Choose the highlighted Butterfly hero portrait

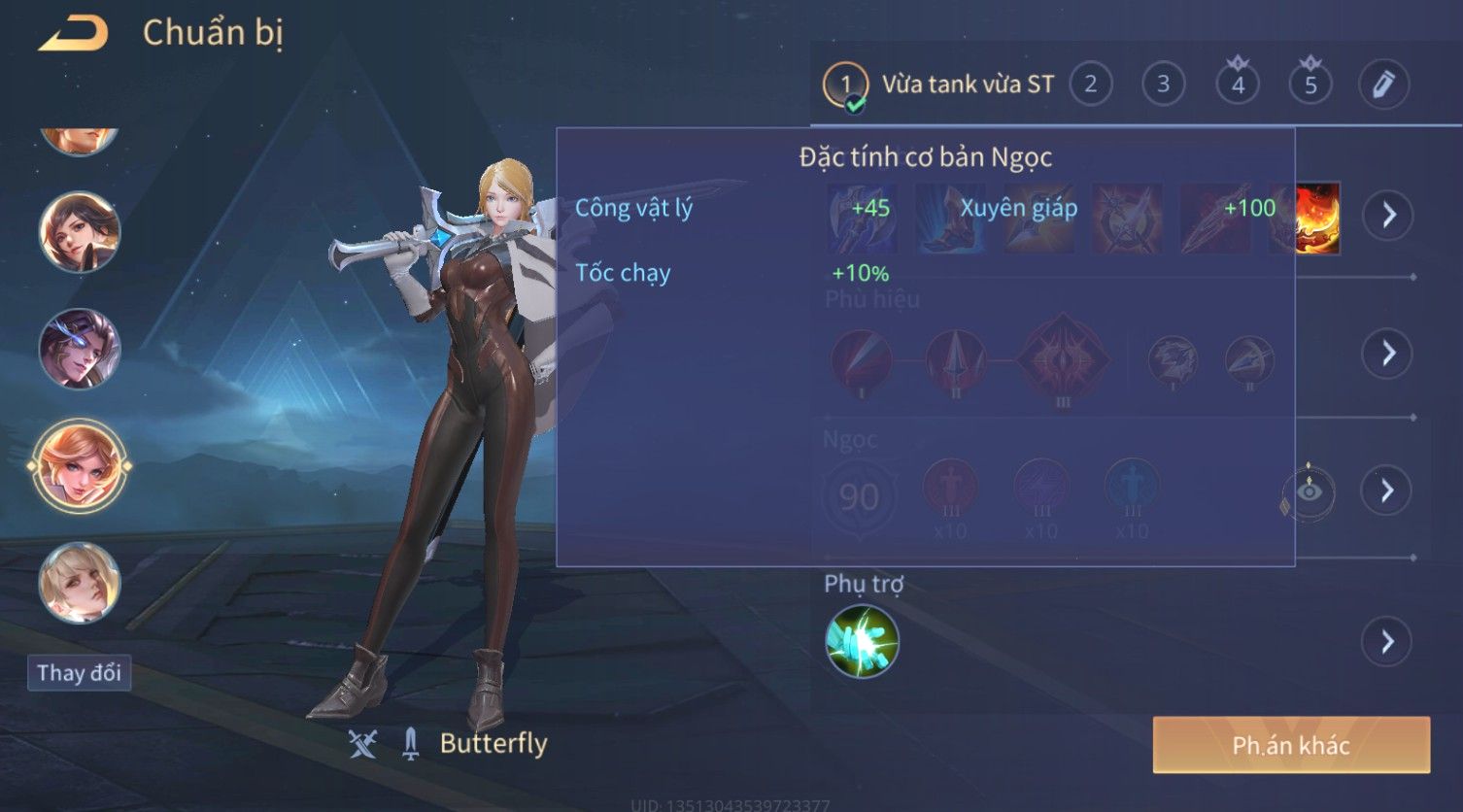click(80, 466)
